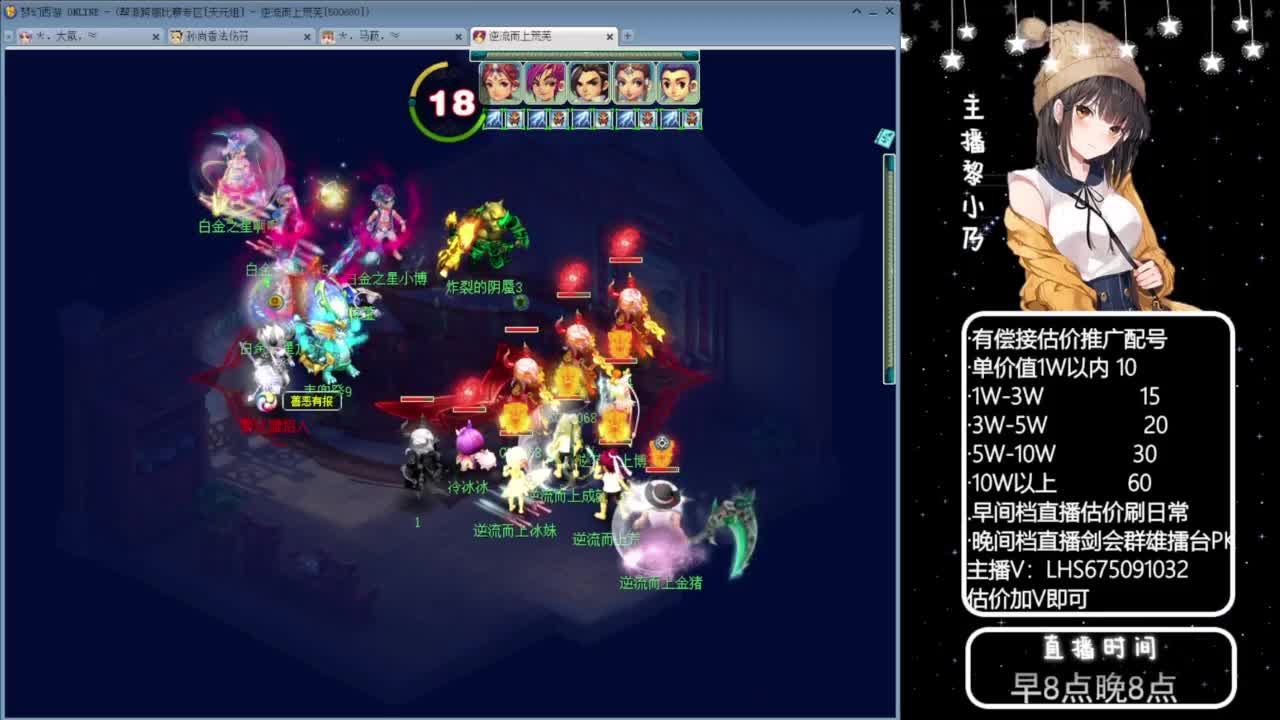Click the red summon icon below second portrait
The image size is (1280, 720).
tap(557, 120)
